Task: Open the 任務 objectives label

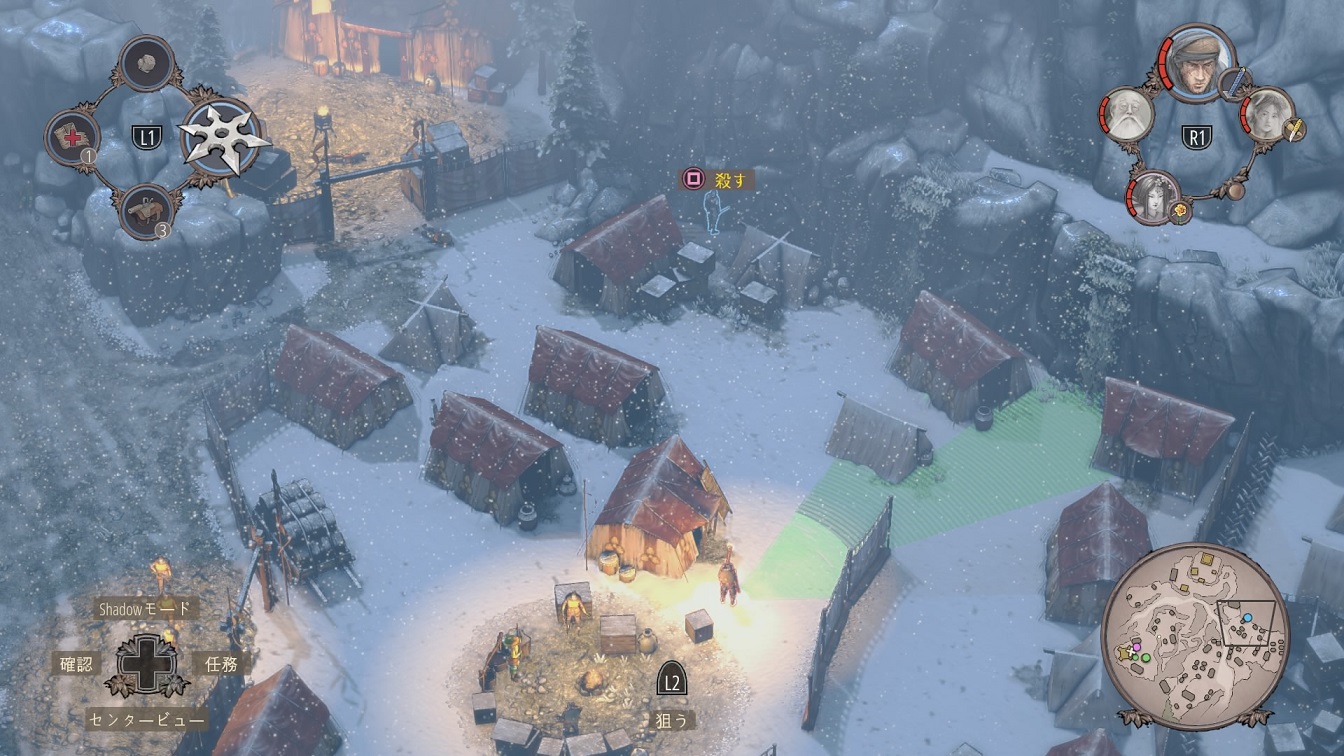Action: (x=220, y=663)
